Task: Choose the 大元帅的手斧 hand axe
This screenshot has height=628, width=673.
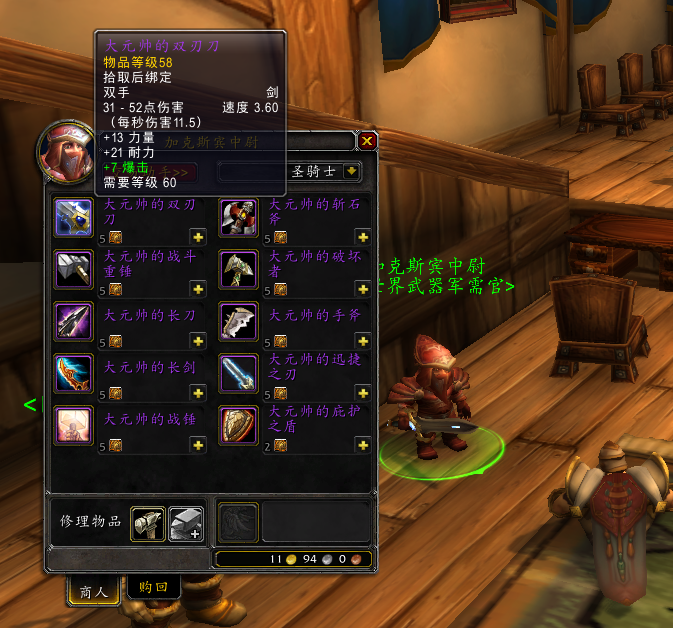Action: 239,321
